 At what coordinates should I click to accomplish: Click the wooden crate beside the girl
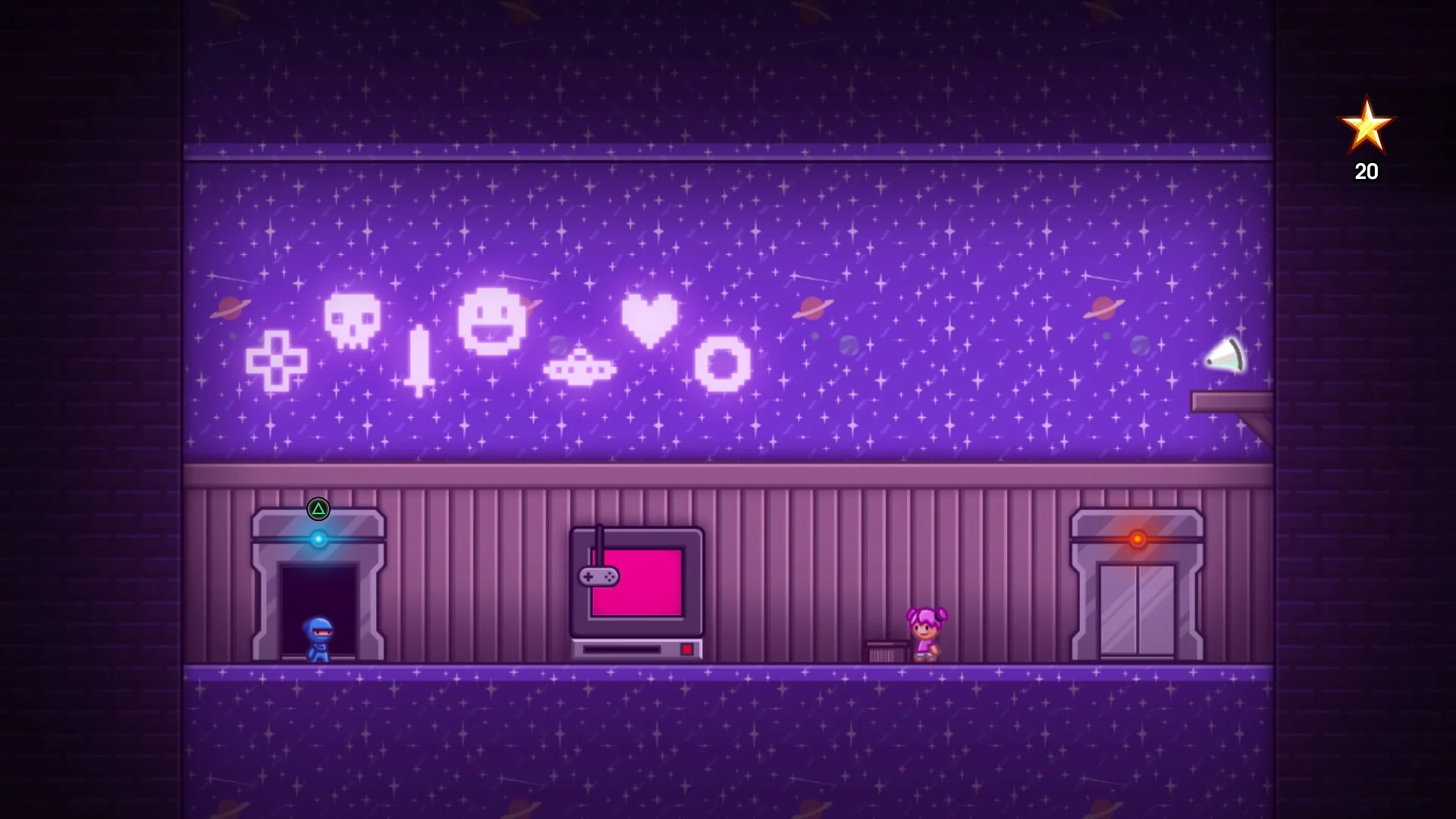886,648
